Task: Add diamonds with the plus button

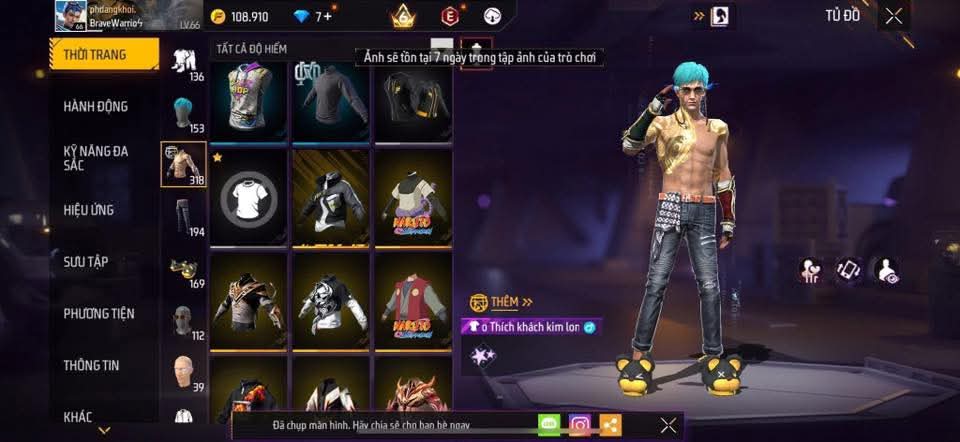Action: click(327, 17)
